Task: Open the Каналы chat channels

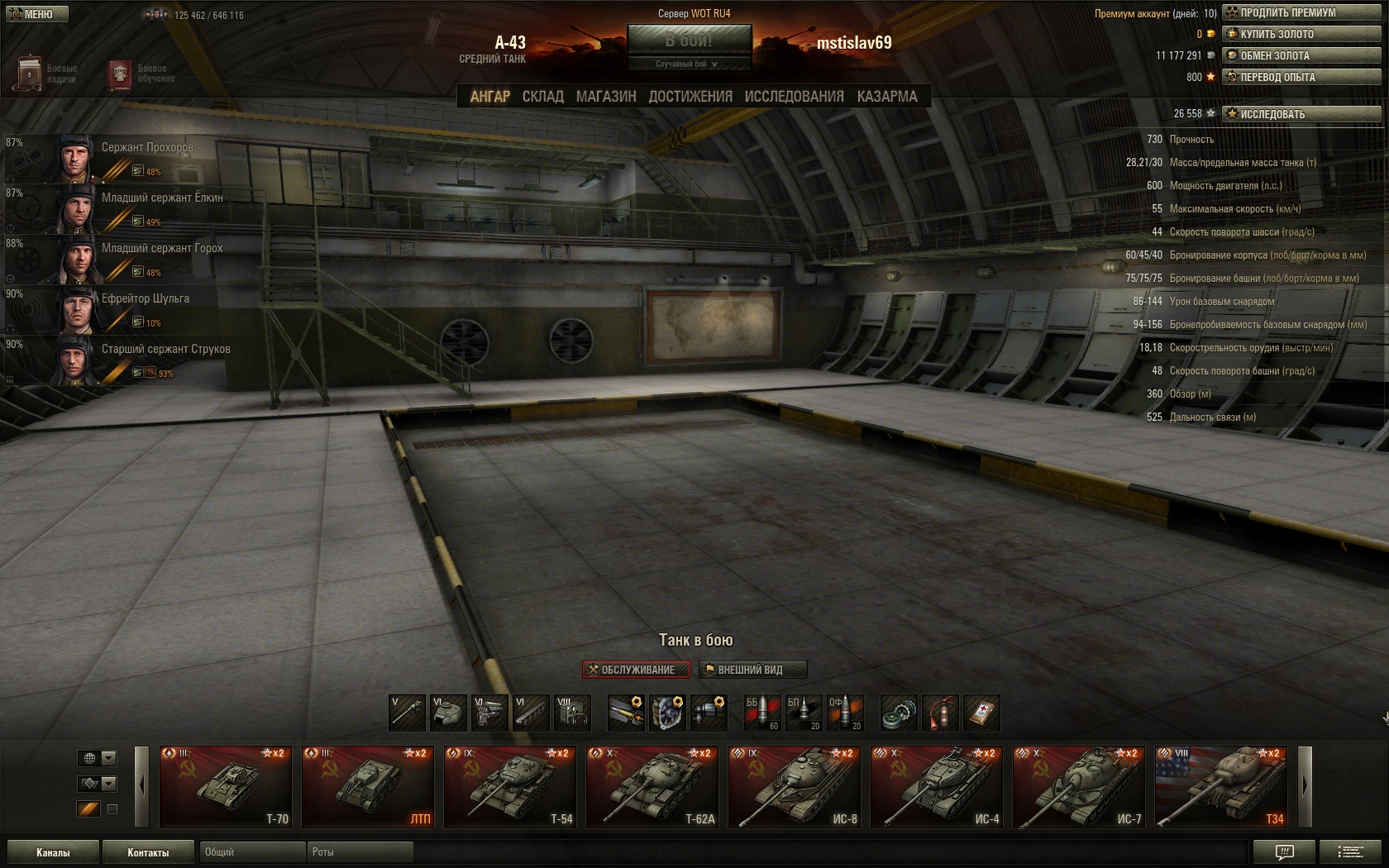Action: pos(53,852)
